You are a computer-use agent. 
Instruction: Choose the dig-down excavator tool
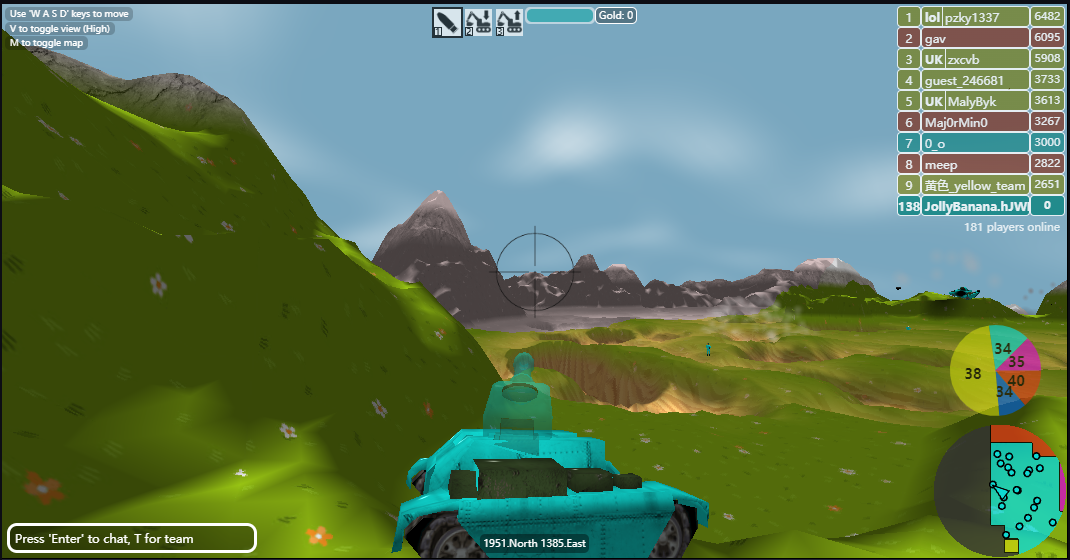(x=478, y=21)
